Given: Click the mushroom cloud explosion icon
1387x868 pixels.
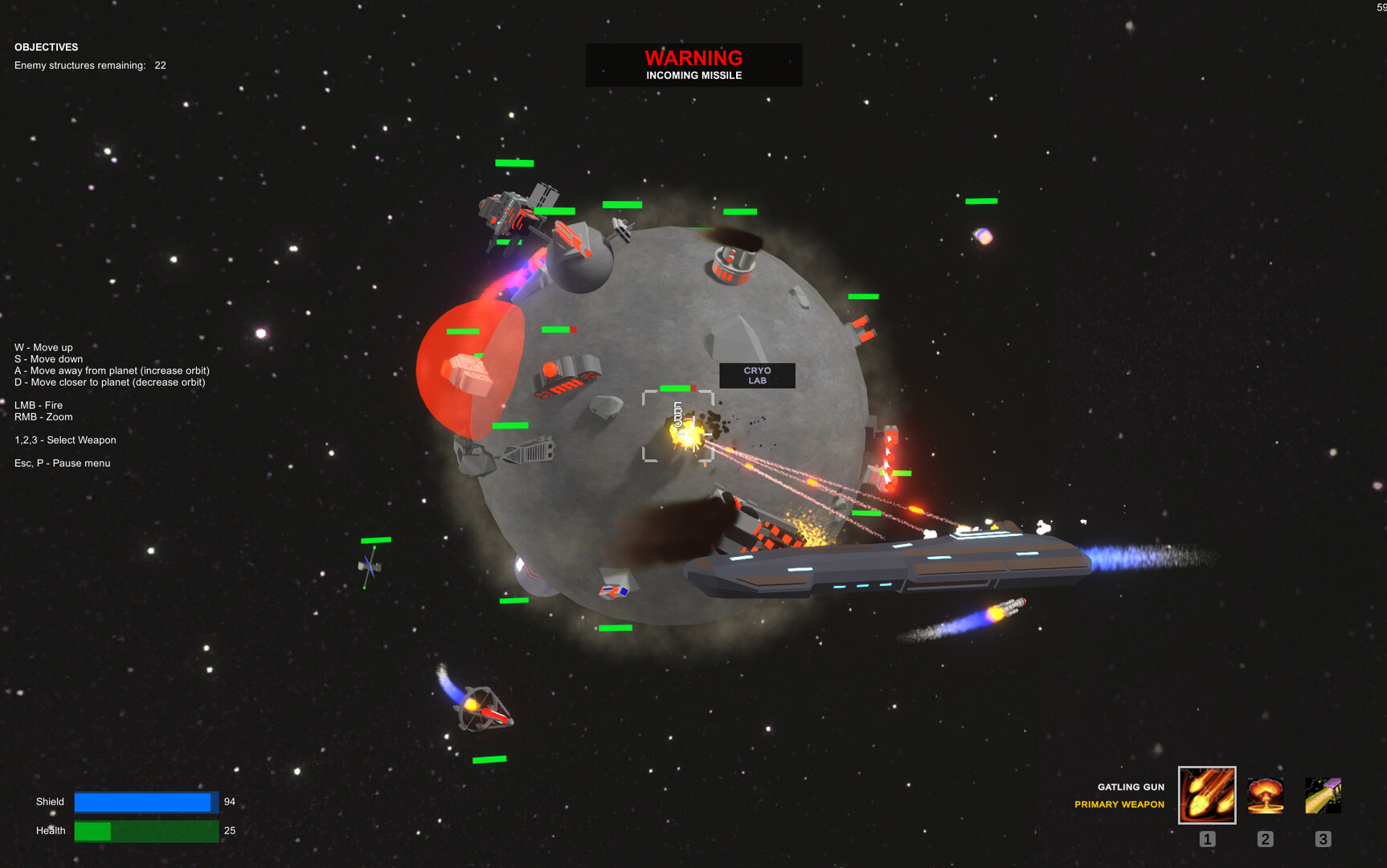Looking at the screenshot, I should [x=1265, y=796].
